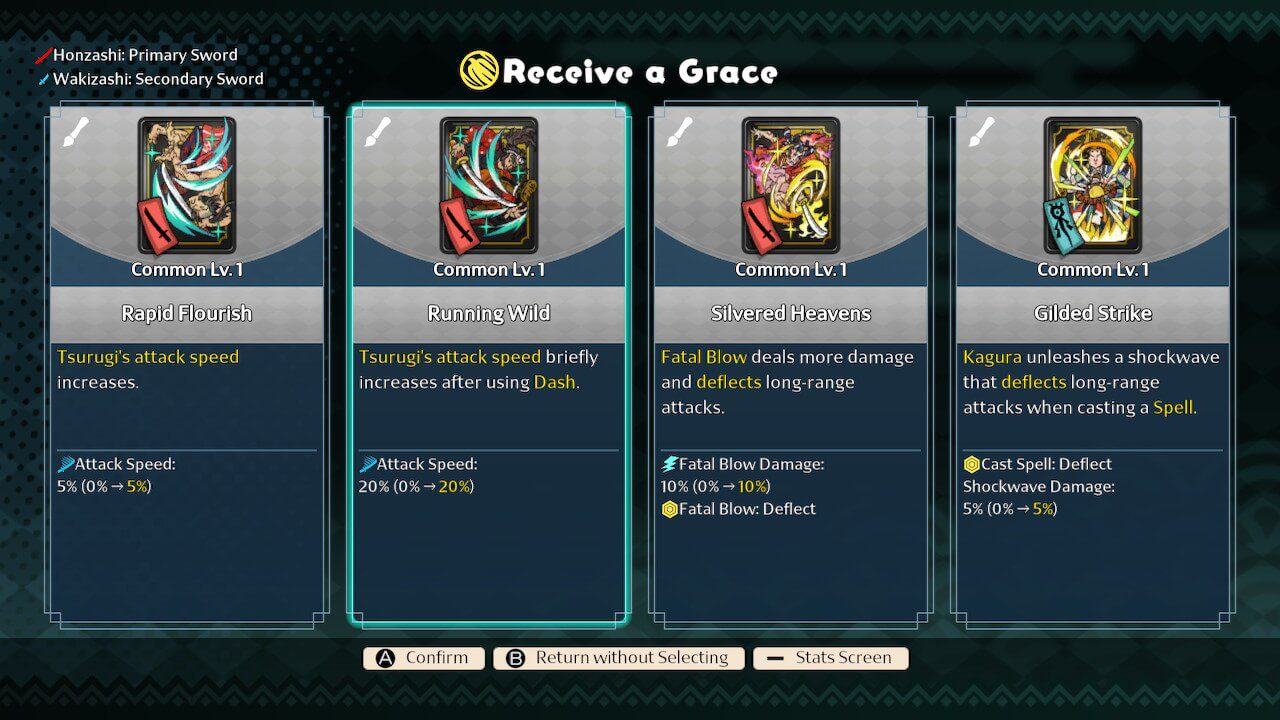Choose the Running Wild grace card
The width and height of the screenshot is (1280, 720).
489,365
